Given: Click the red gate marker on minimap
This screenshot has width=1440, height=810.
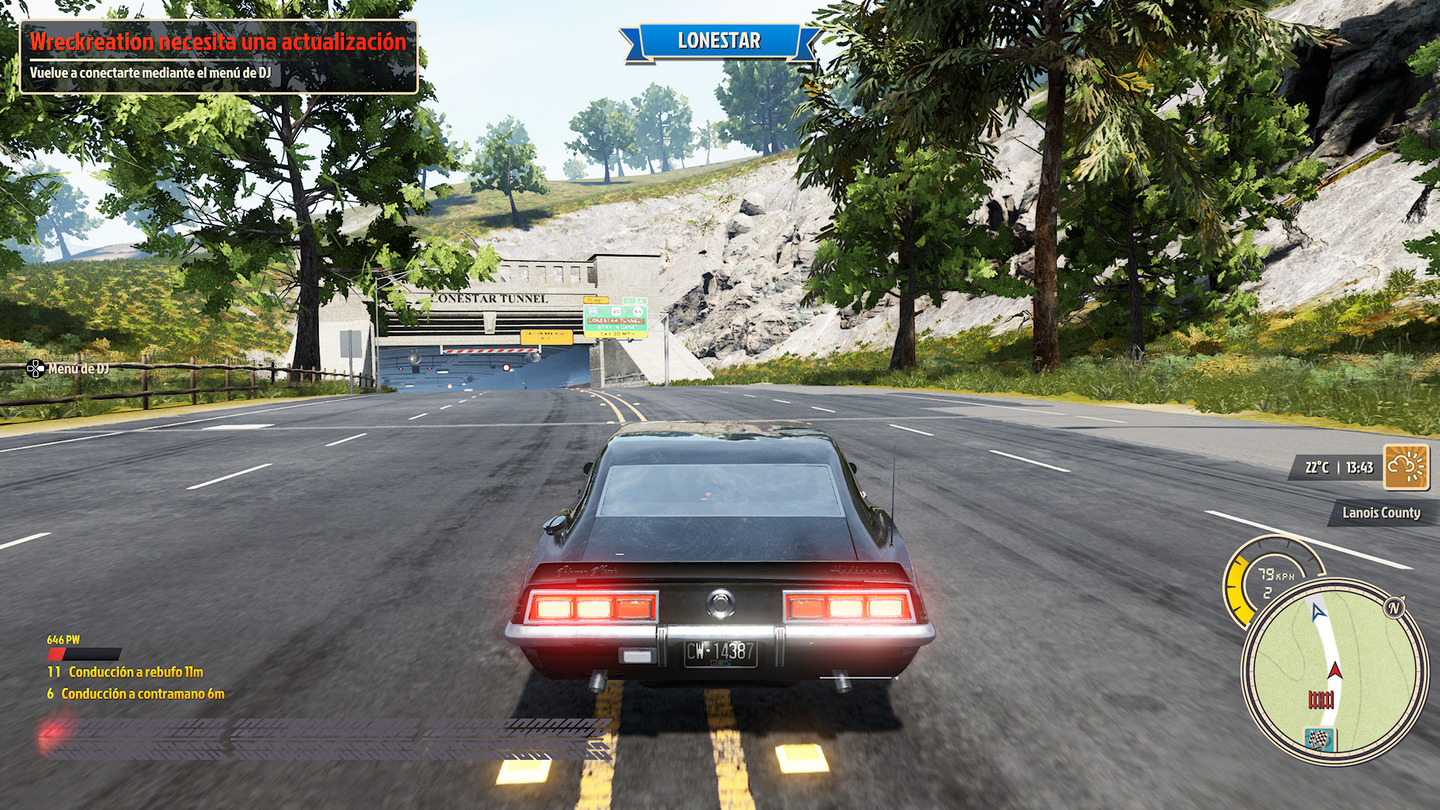Looking at the screenshot, I should (1322, 698).
